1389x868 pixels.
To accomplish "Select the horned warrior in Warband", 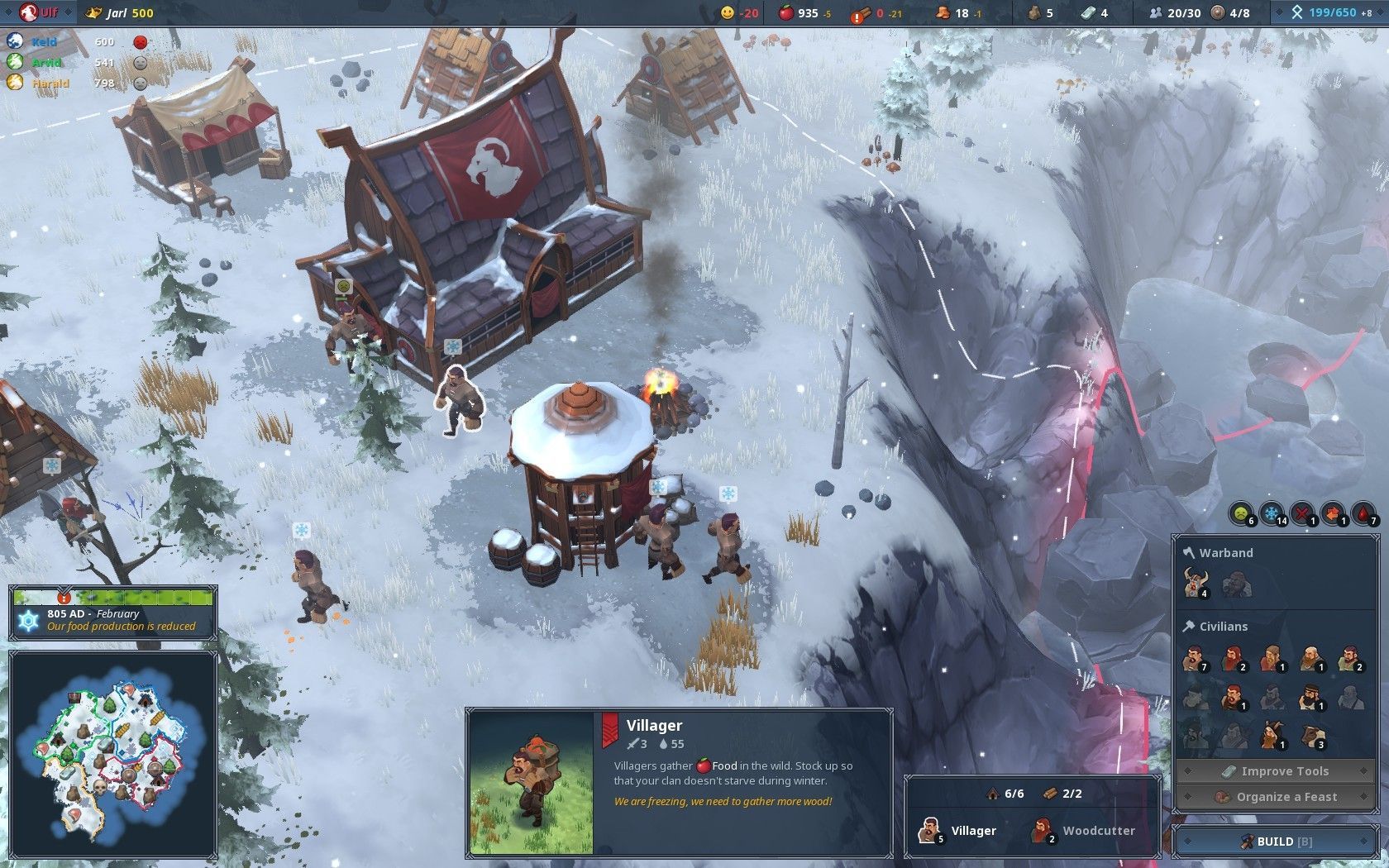I will click(1195, 583).
